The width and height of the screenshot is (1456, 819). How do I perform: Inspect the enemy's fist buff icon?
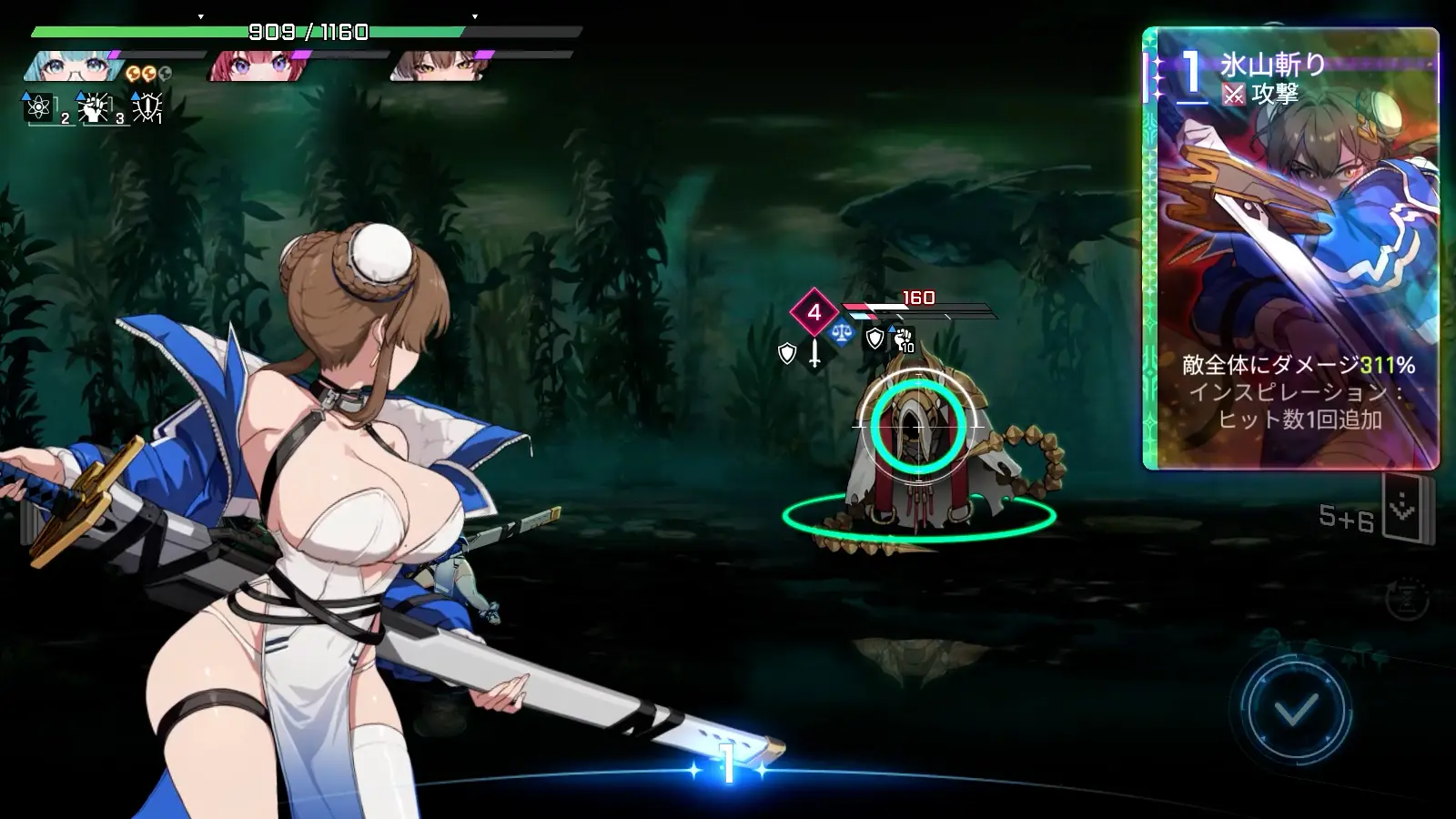pyautogui.click(x=902, y=339)
